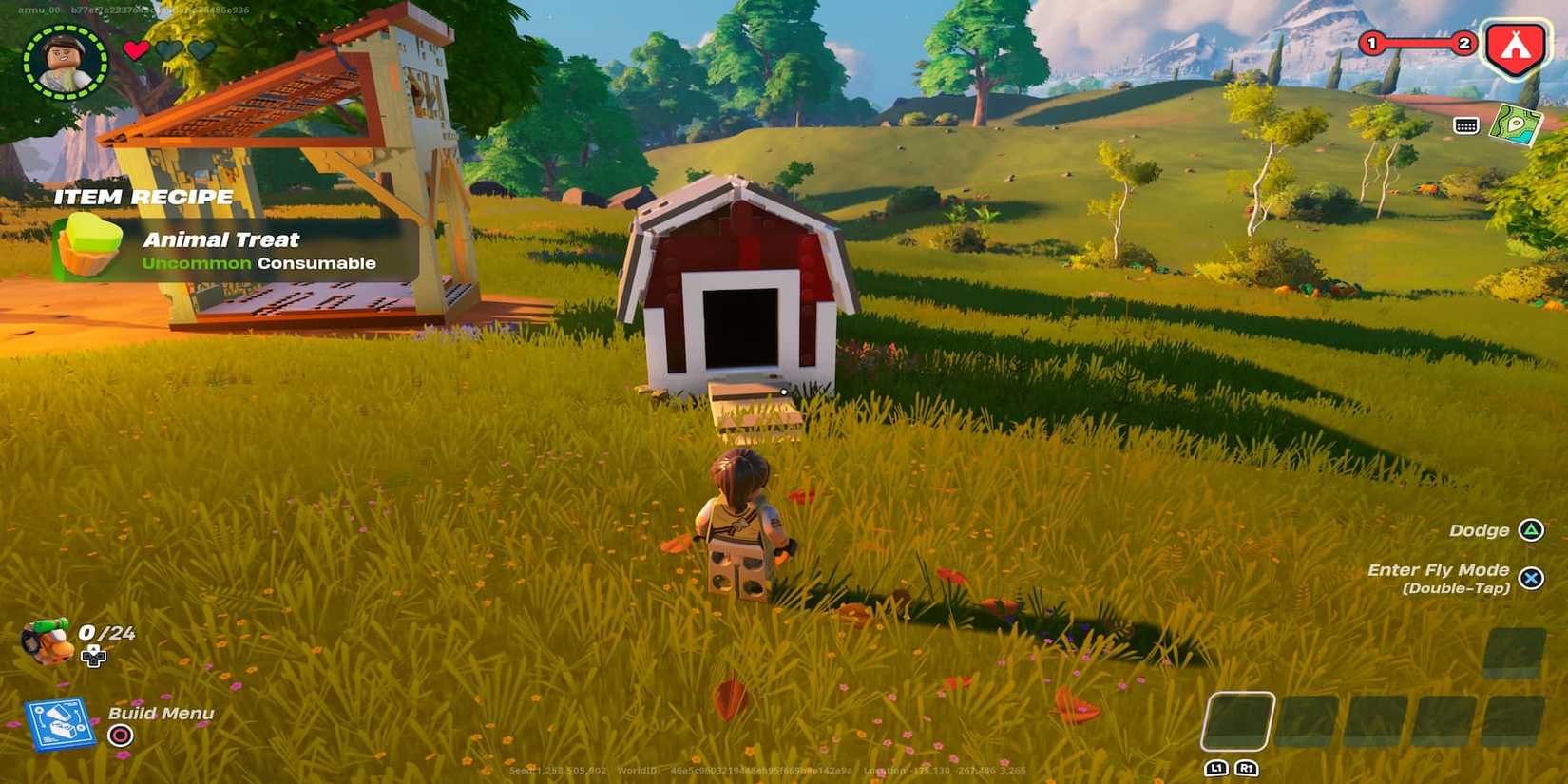Select the first empty hotbar slot
The width and height of the screenshot is (1568, 784).
point(1240,722)
